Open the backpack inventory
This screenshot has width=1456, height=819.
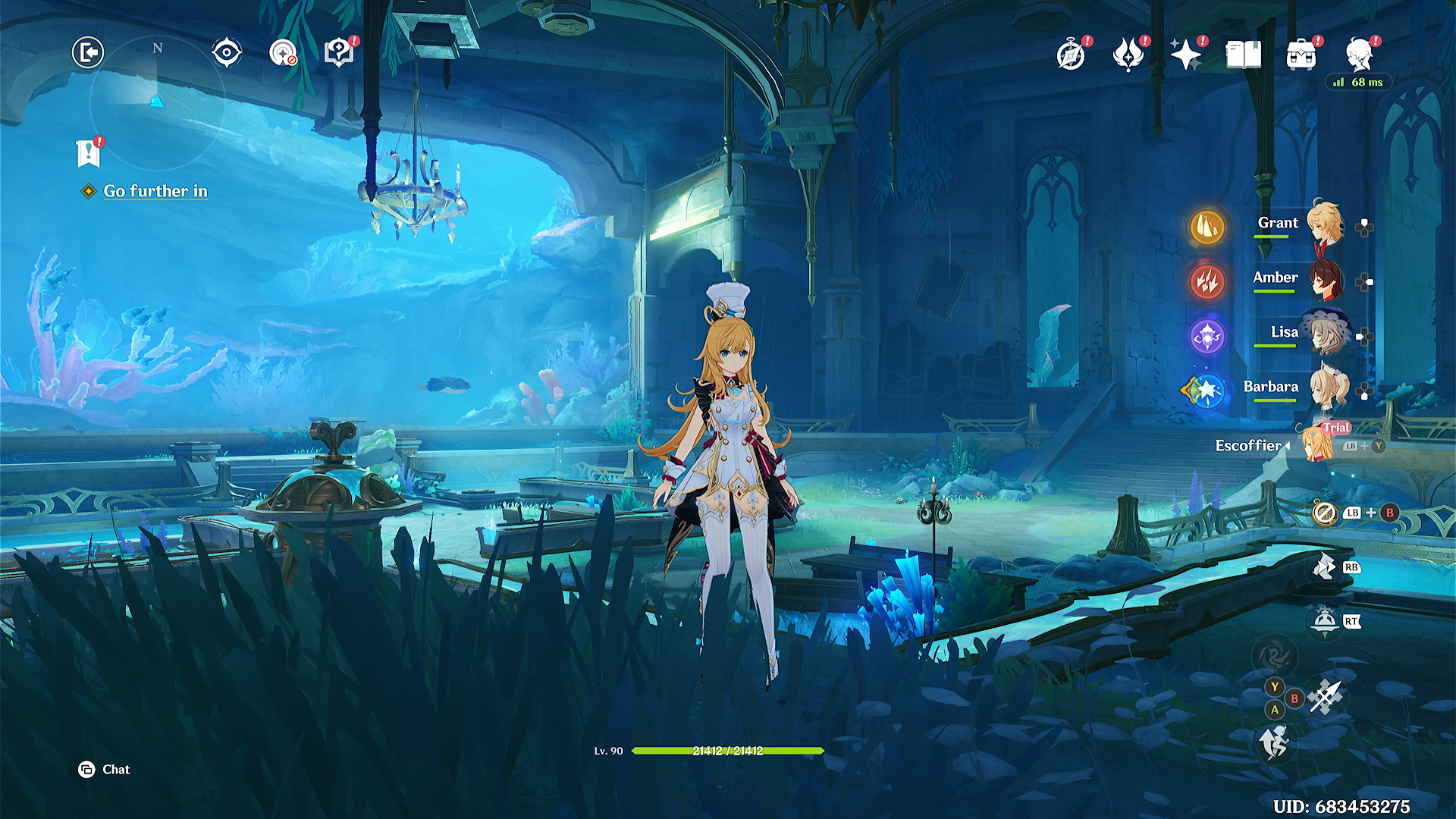[1301, 55]
